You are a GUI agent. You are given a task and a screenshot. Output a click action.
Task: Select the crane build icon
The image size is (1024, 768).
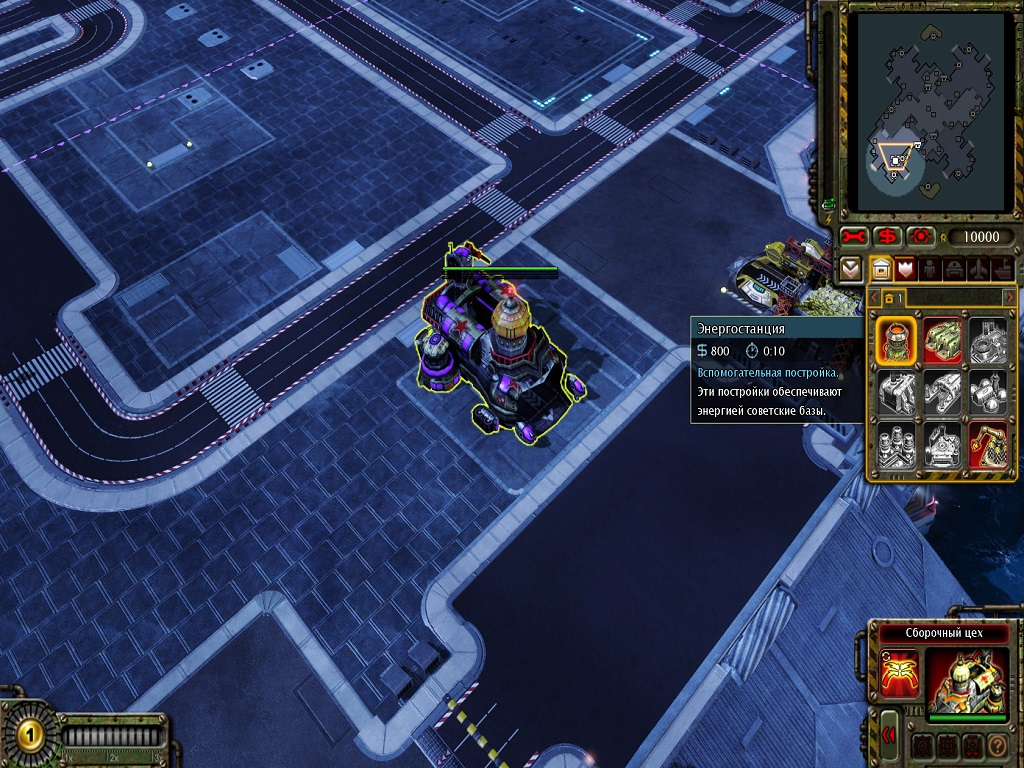click(x=988, y=446)
